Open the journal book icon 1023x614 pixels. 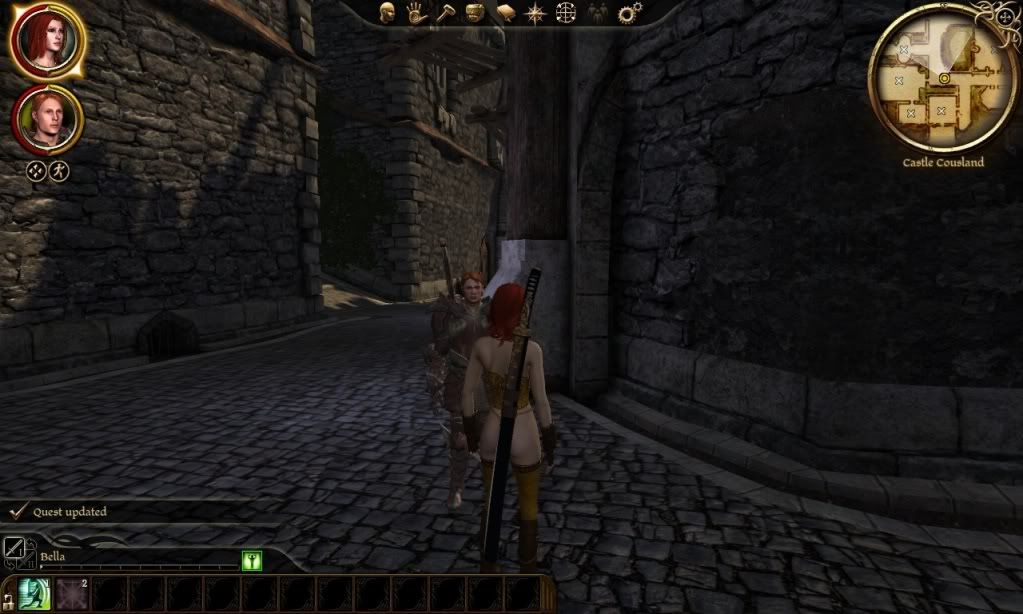tap(506, 12)
